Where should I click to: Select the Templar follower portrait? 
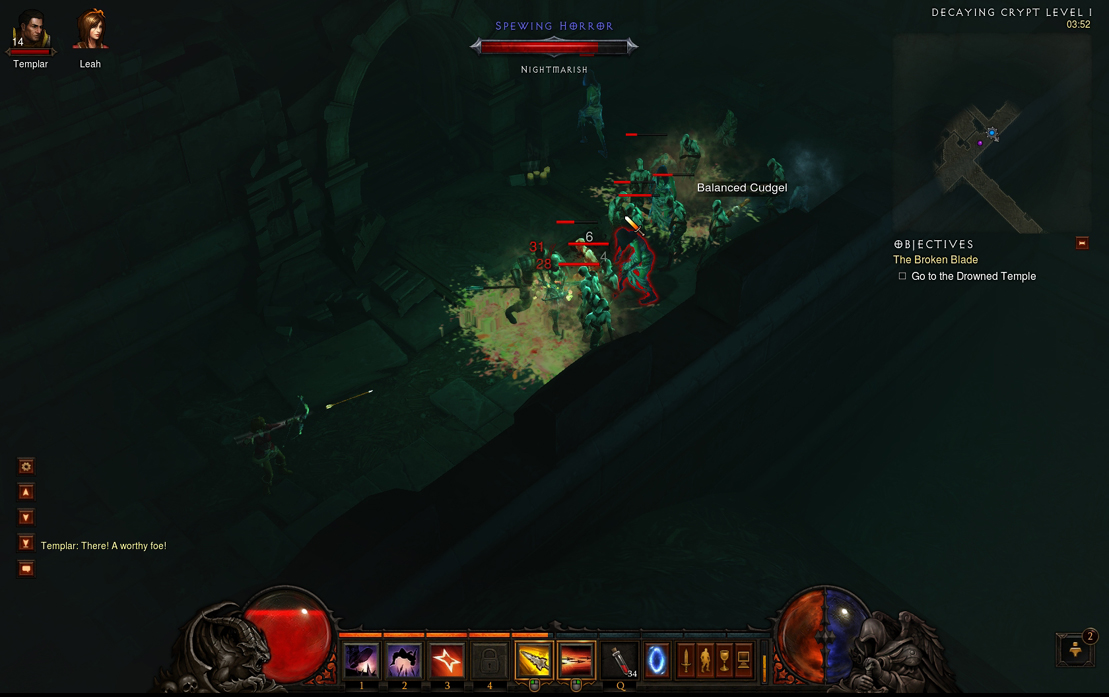click(x=30, y=33)
